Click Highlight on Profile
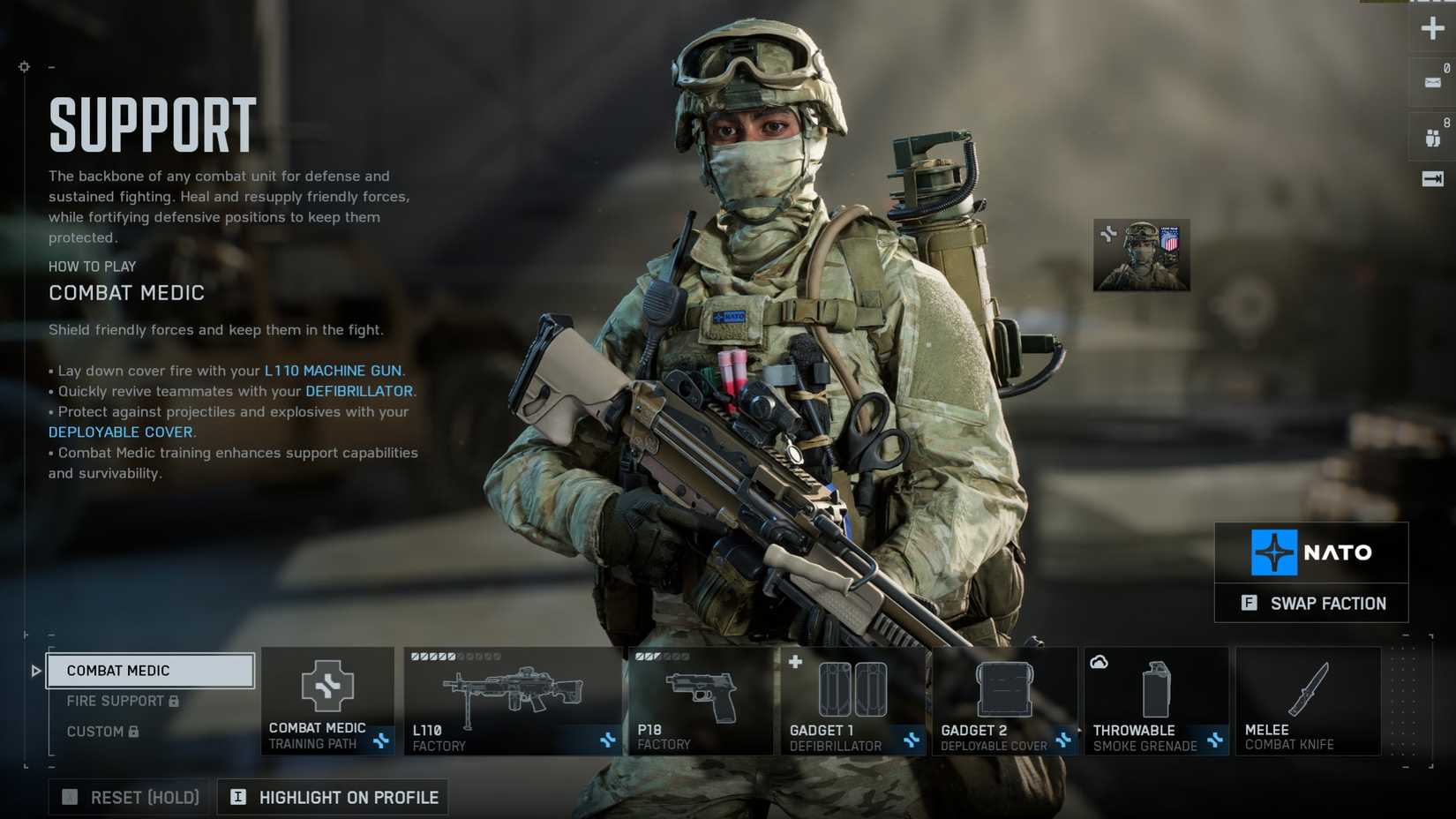 pyautogui.click(x=333, y=797)
